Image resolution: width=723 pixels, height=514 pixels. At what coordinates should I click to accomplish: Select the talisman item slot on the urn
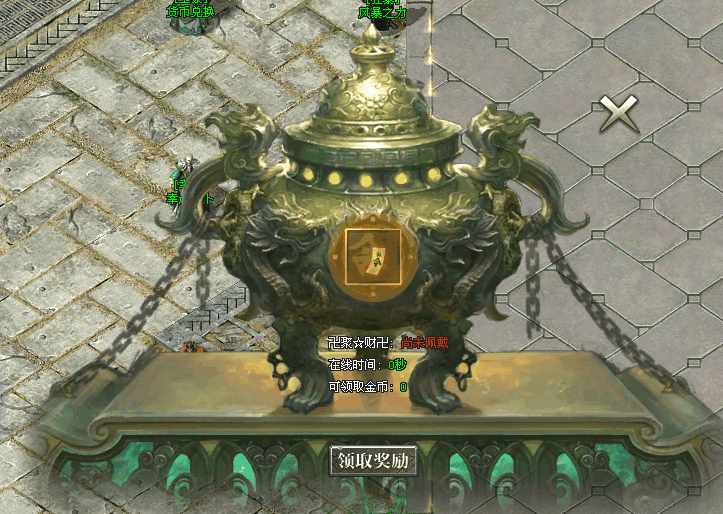click(x=373, y=257)
